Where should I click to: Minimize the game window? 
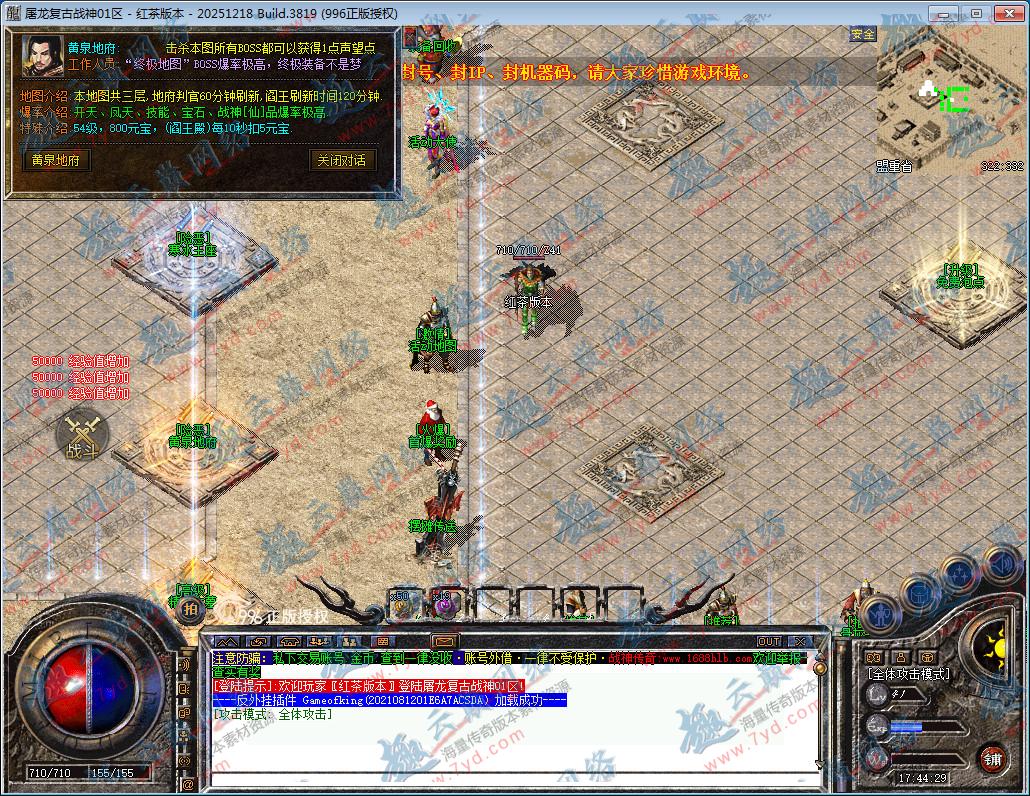[x=941, y=13]
